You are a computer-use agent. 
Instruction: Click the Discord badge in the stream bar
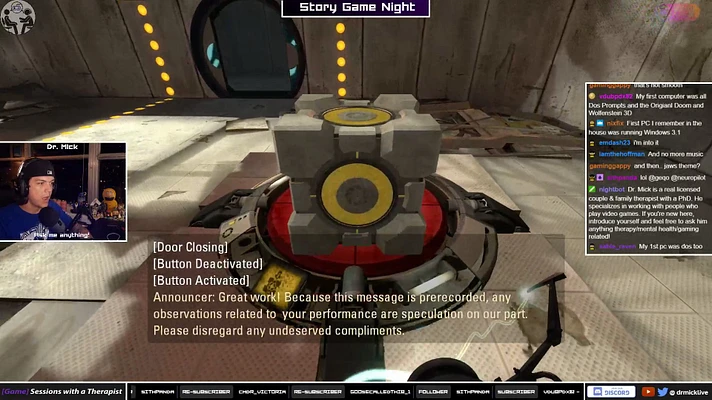[x=610, y=391]
